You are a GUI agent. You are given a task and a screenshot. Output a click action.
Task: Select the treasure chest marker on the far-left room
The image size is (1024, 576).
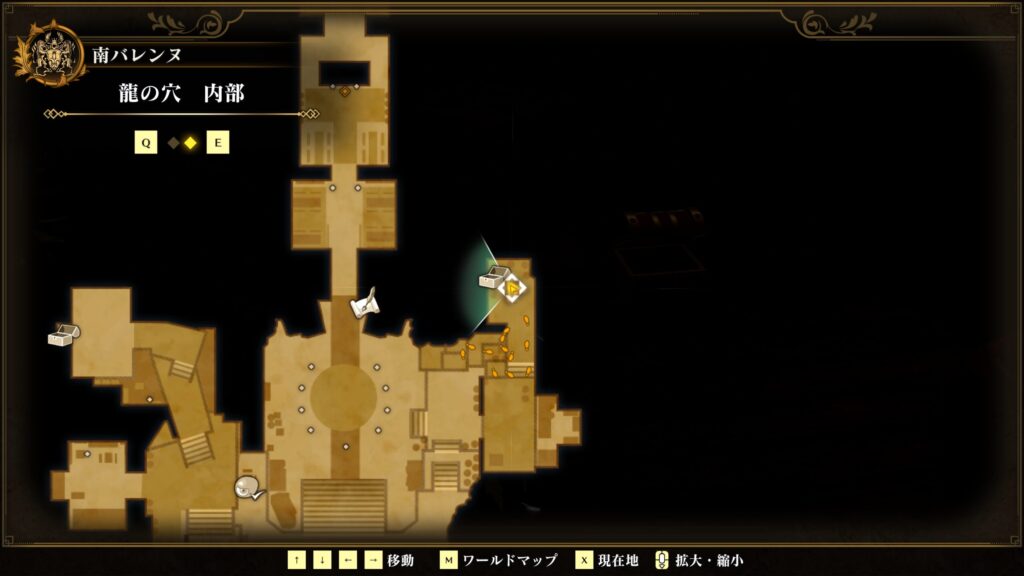63,335
